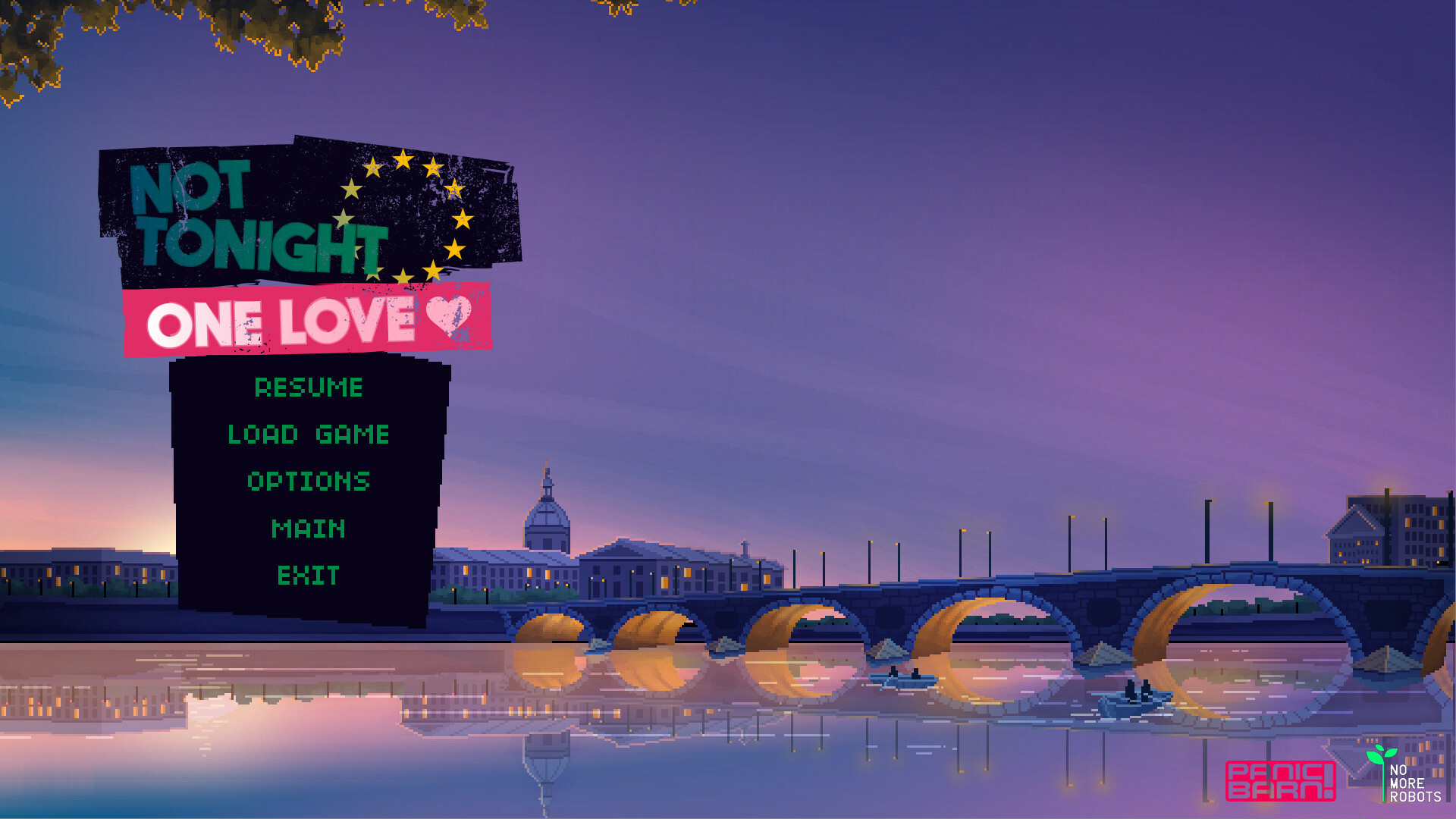Select RESUME to continue playing
The height and width of the screenshot is (819, 1456).
pos(308,388)
